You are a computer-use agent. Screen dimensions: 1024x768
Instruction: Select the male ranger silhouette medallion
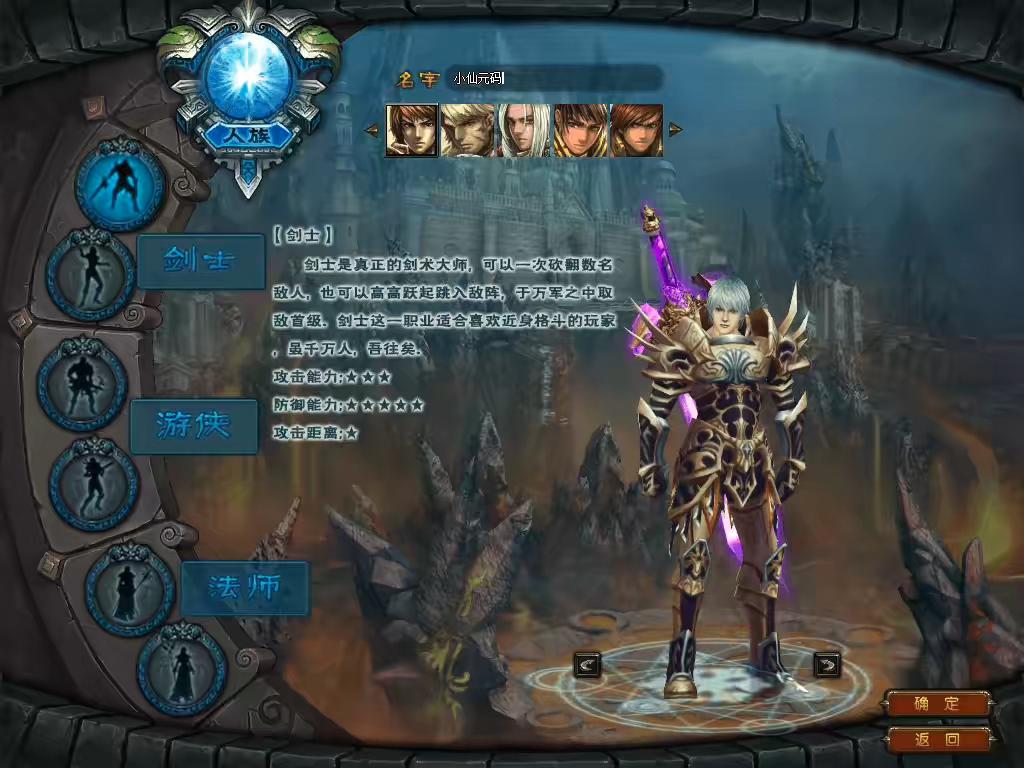(x=82, y=384)
